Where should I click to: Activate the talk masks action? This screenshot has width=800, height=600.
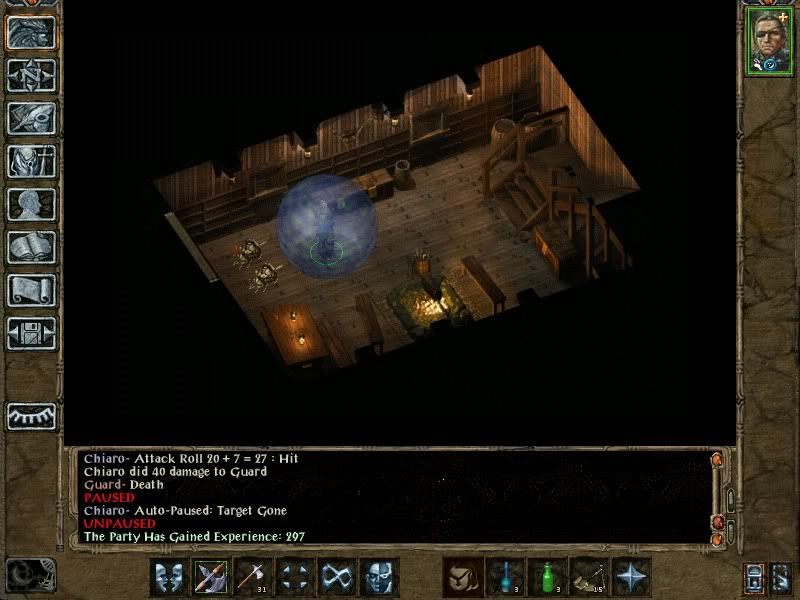click(x=169, y=577)
